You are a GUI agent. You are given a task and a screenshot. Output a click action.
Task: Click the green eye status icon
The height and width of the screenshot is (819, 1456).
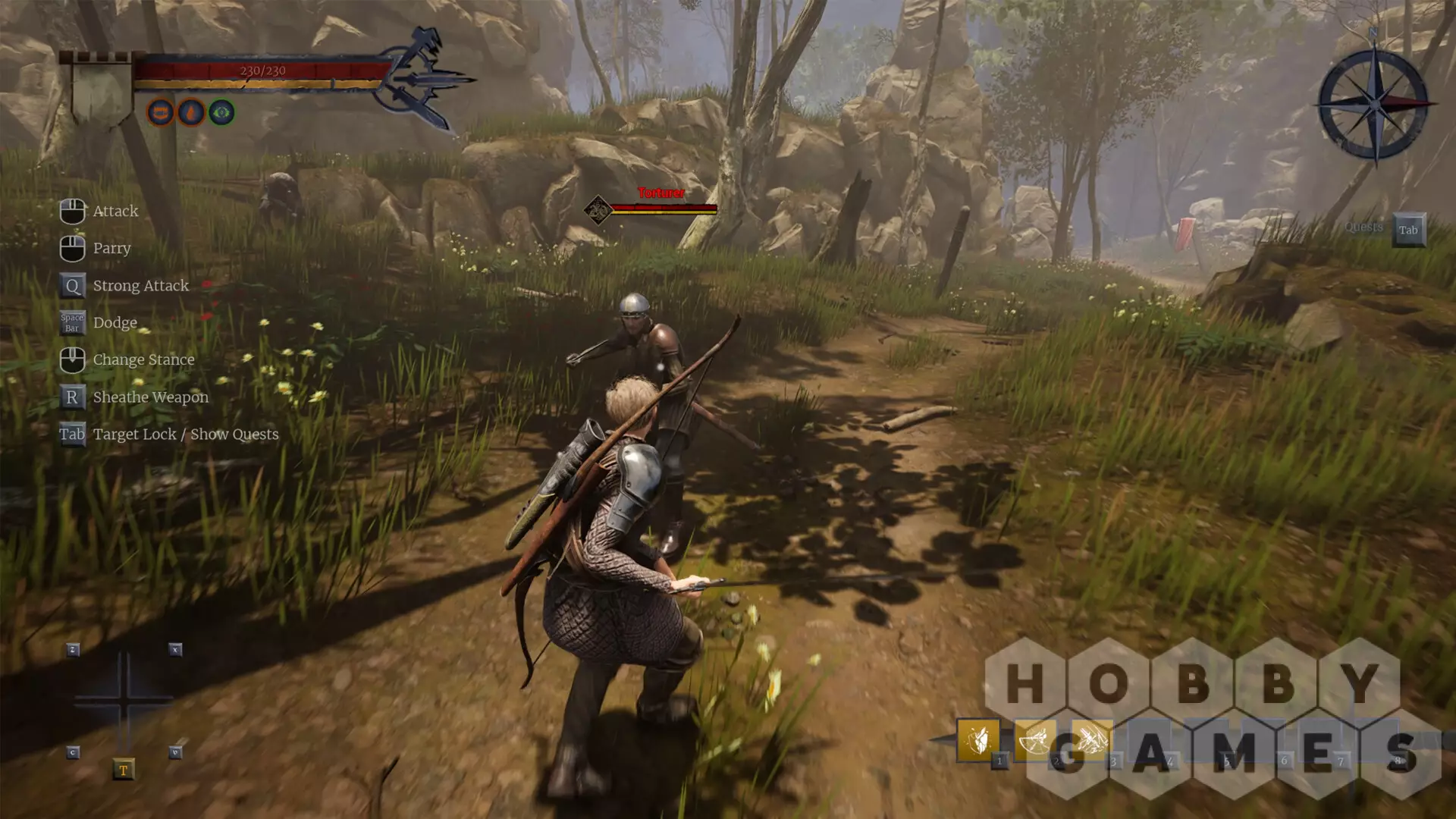221,113
